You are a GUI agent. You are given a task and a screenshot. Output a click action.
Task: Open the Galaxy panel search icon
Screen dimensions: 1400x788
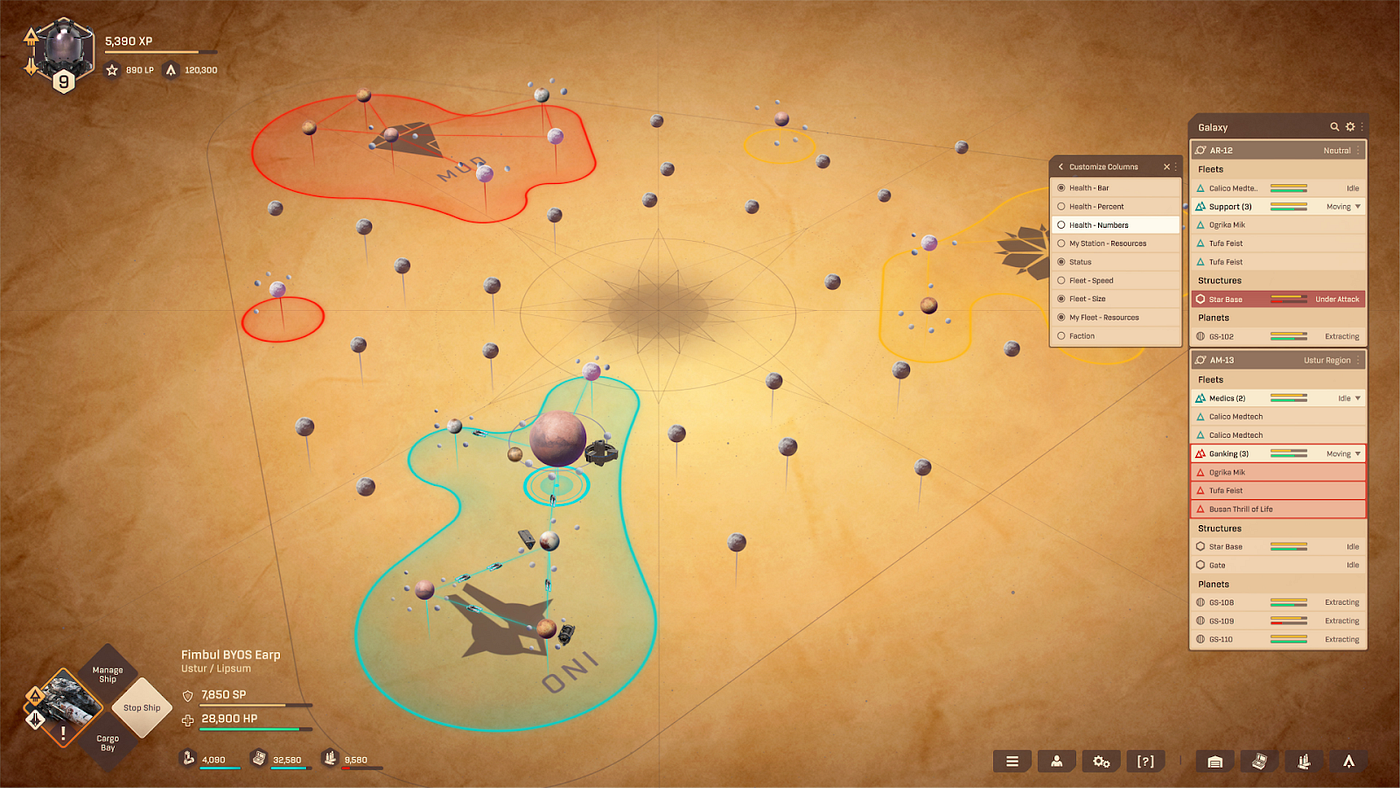coord(1334,127)
